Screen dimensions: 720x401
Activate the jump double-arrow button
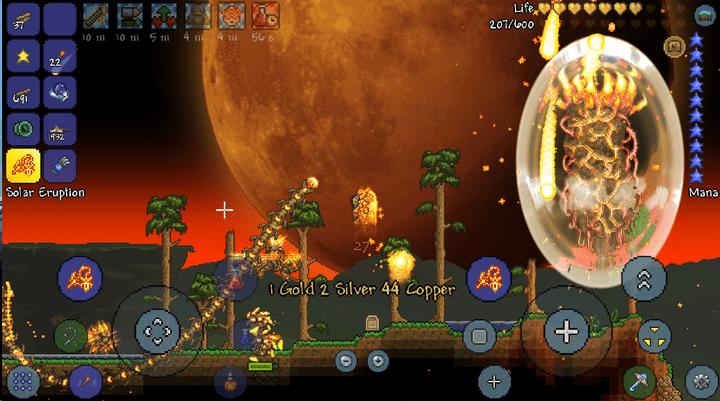[x=644, y=279]
